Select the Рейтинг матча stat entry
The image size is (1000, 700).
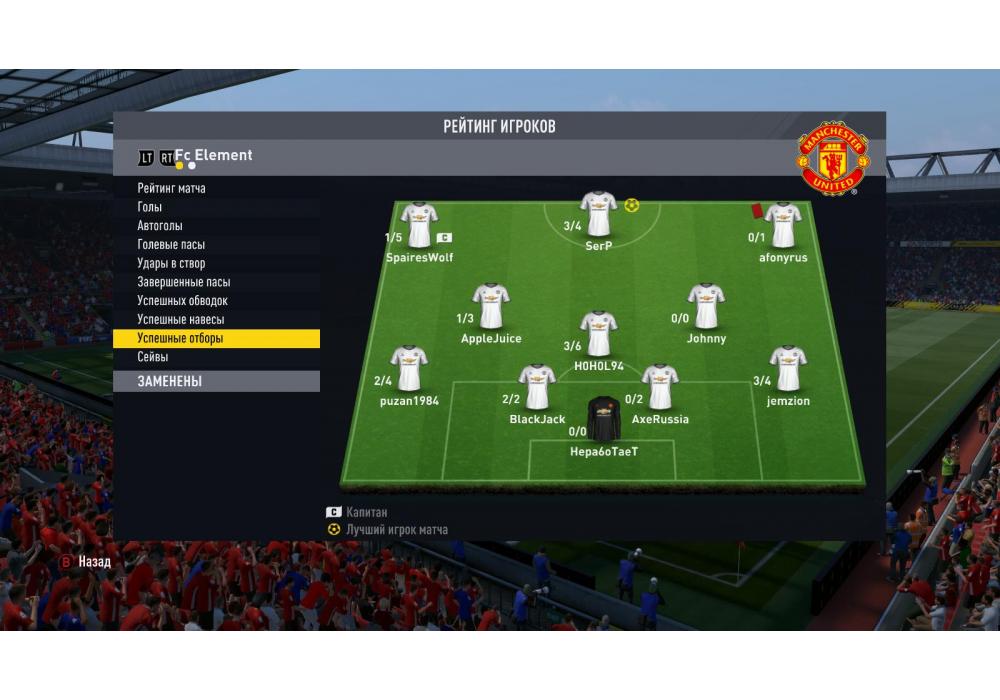point(172,188)
